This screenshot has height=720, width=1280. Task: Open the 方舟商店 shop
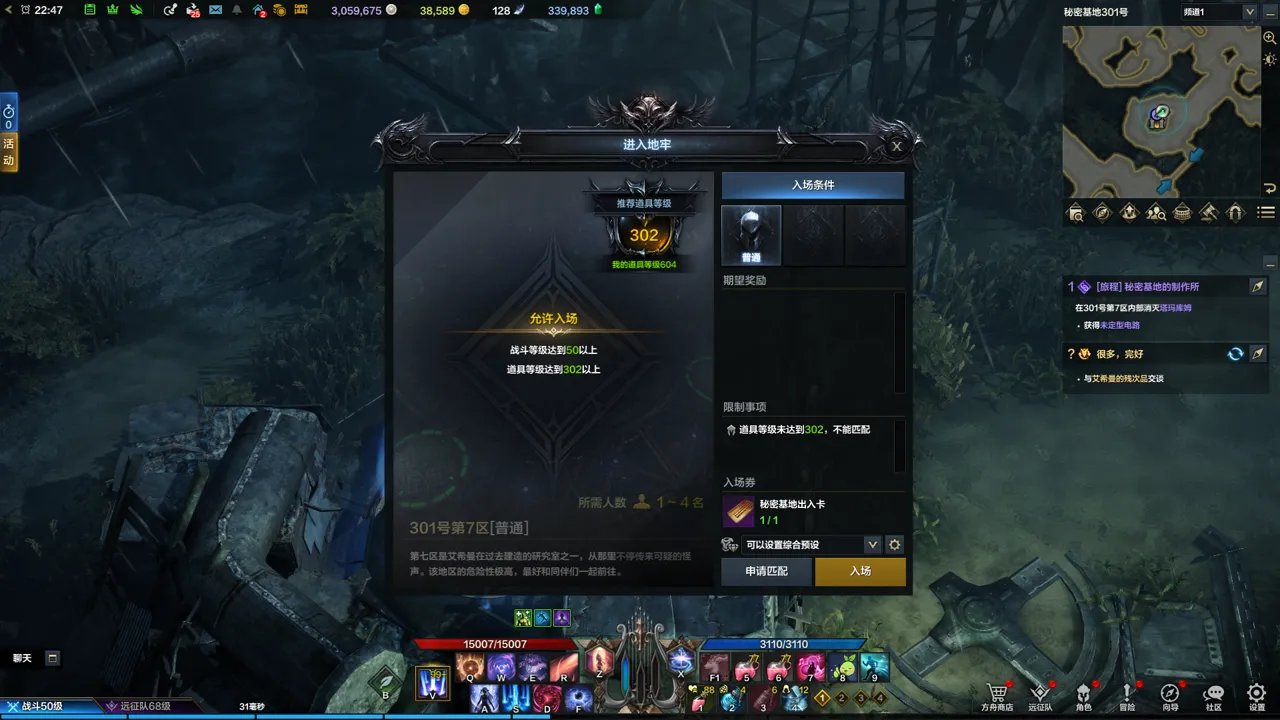pyautogui.click(x=996, y=696)
